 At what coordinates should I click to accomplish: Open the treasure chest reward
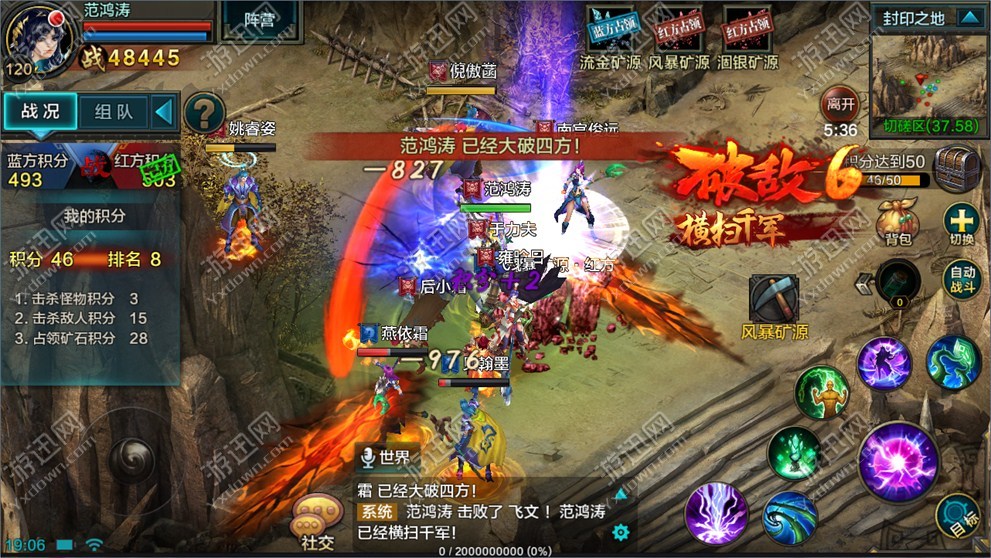click(x=956, y=166)
